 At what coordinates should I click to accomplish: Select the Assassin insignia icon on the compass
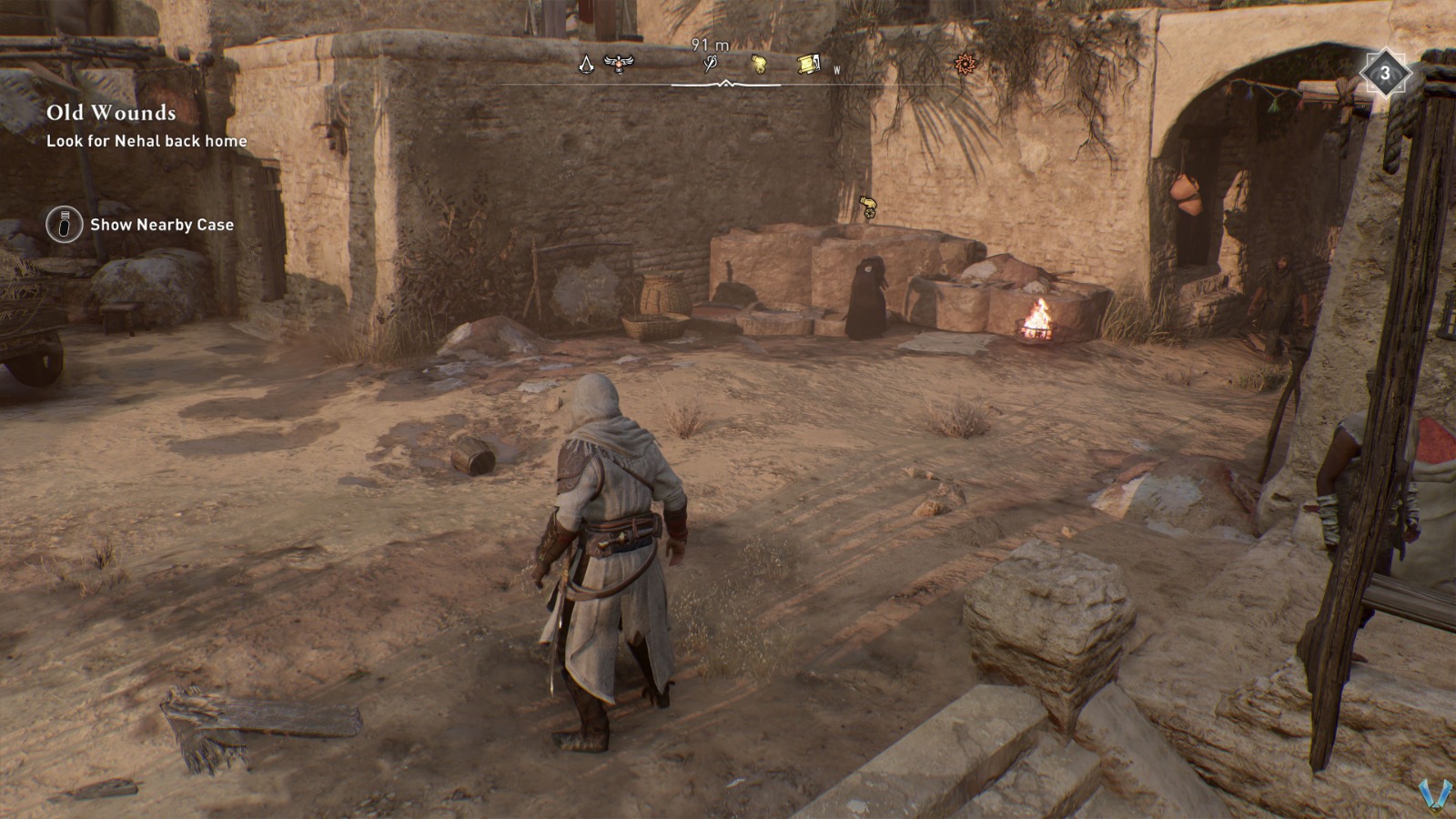[x=587, y=65]
